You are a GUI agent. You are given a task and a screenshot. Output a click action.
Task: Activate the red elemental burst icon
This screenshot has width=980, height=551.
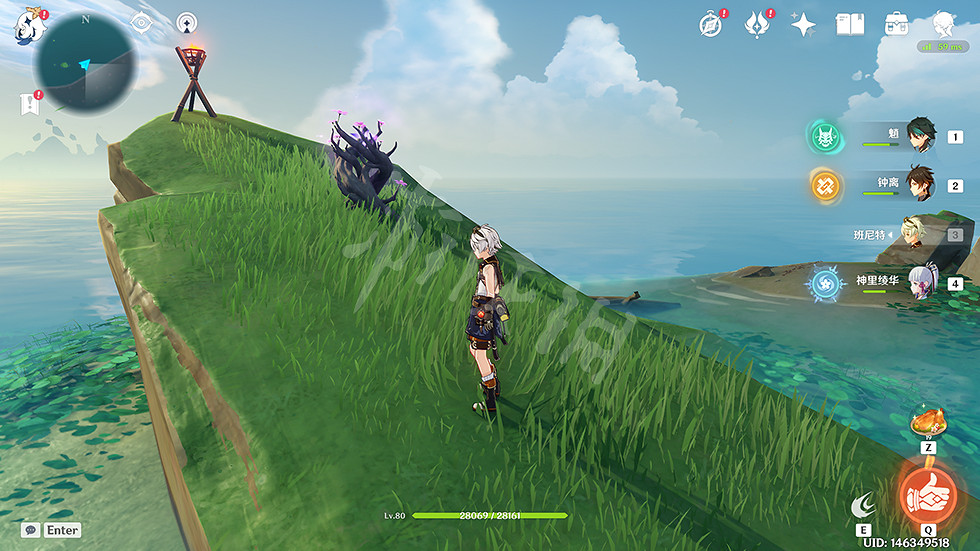(x=928, y=493)
